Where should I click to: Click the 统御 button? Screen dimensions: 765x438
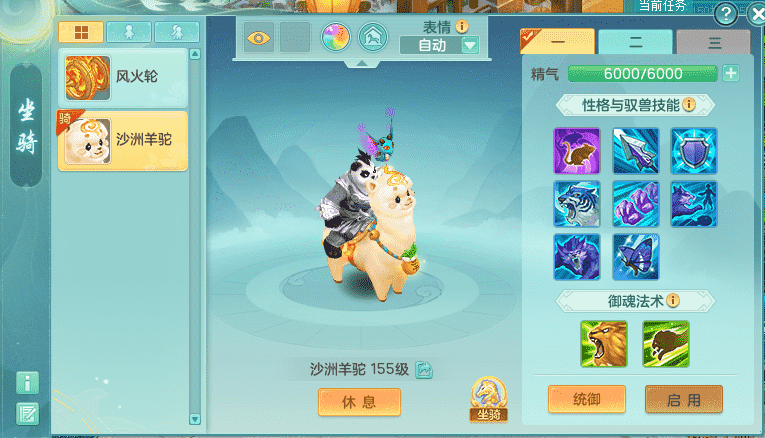[586, 399]
